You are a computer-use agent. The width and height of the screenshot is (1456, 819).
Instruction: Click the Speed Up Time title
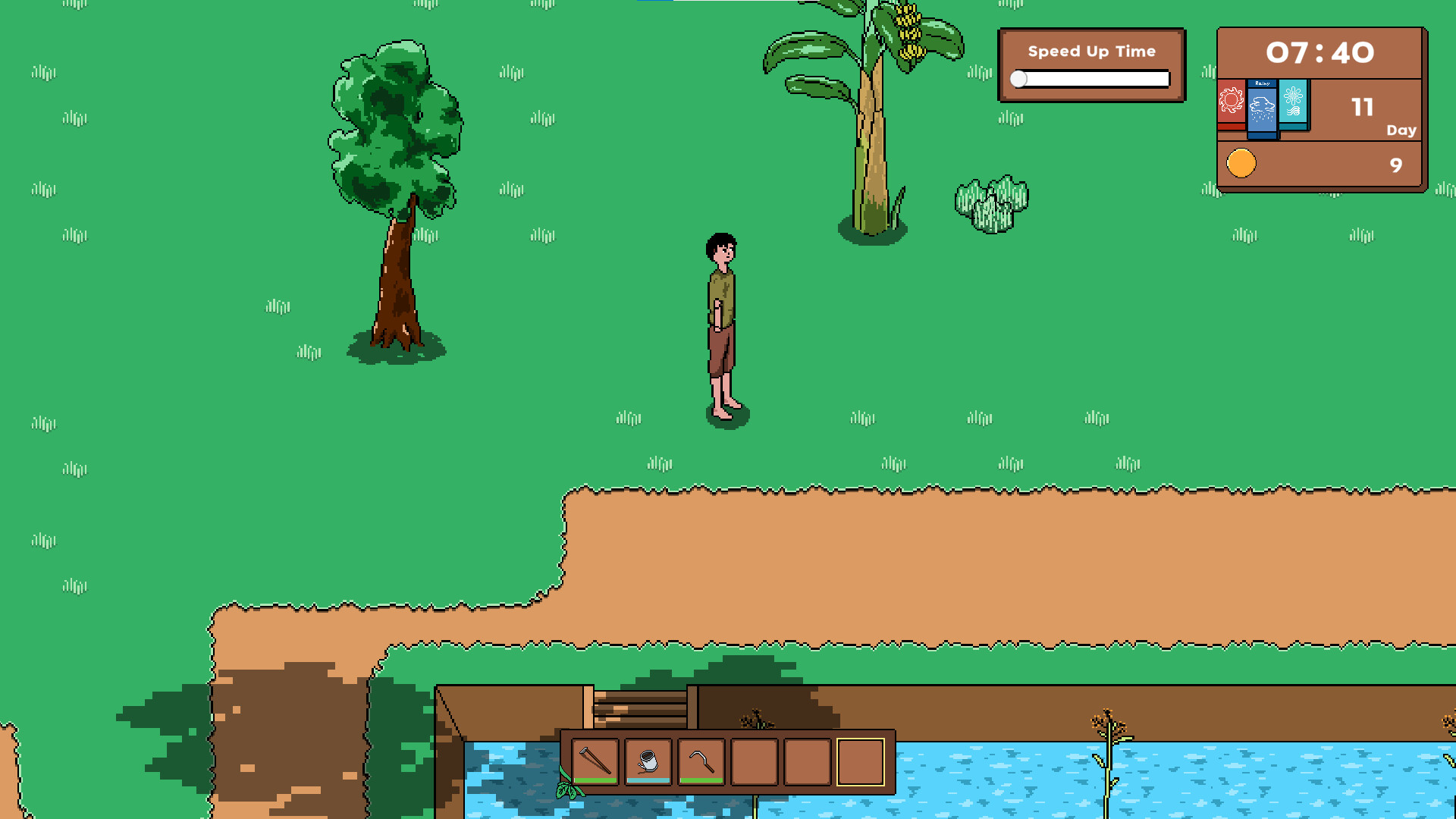click(1092, 51)
